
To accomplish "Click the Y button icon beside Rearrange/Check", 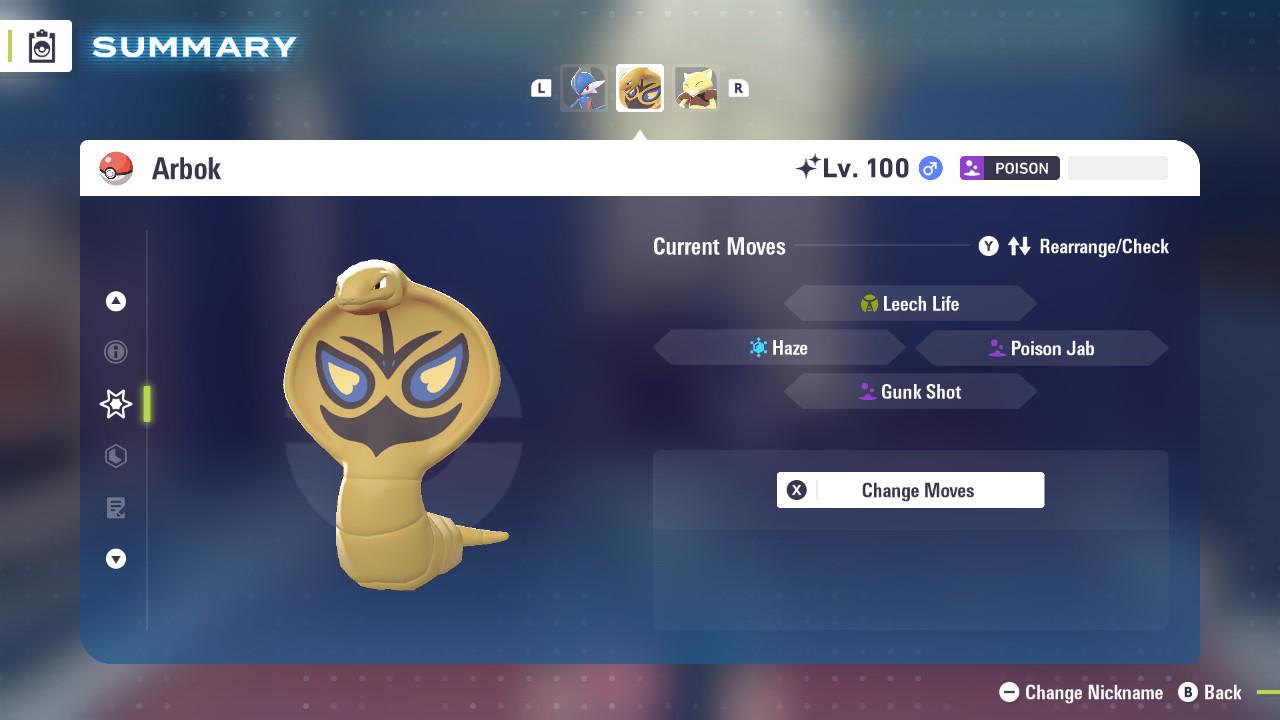I will click(x=988, y=246).
